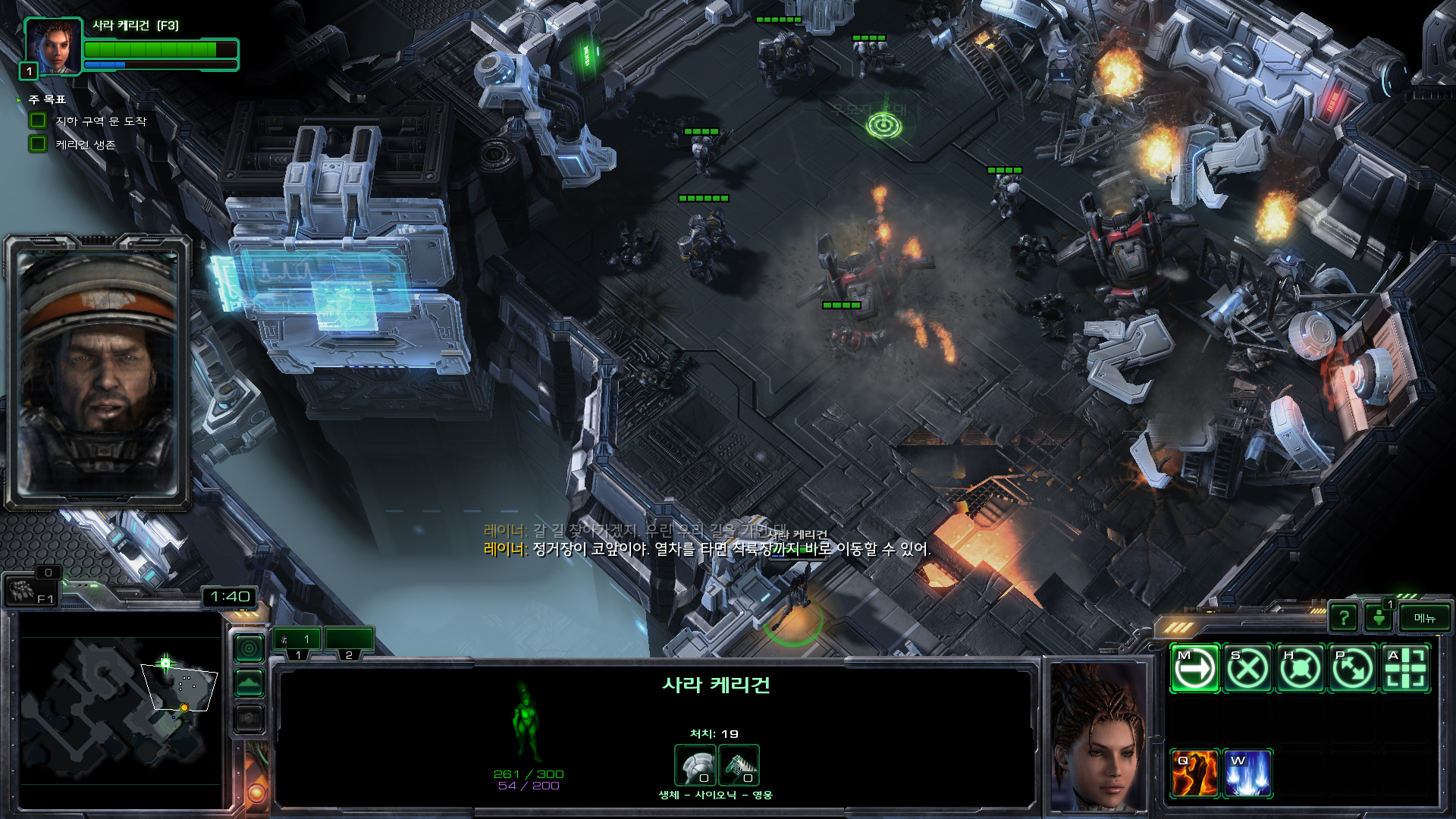The image size is (1456, 819).
Task: Choose the Patrol command icon
Action: coord(1353,669)
